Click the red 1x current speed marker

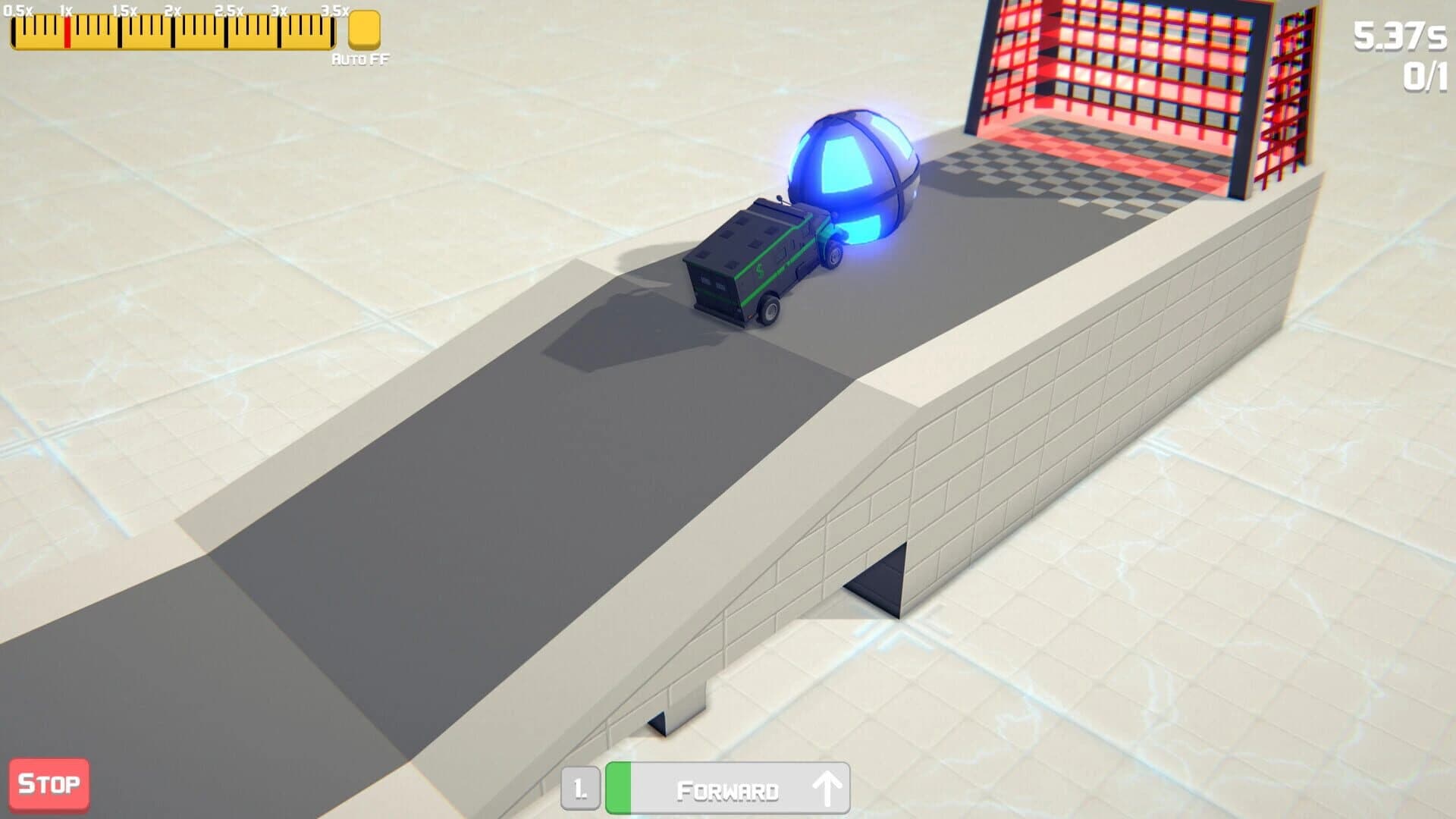coord(67,30)
